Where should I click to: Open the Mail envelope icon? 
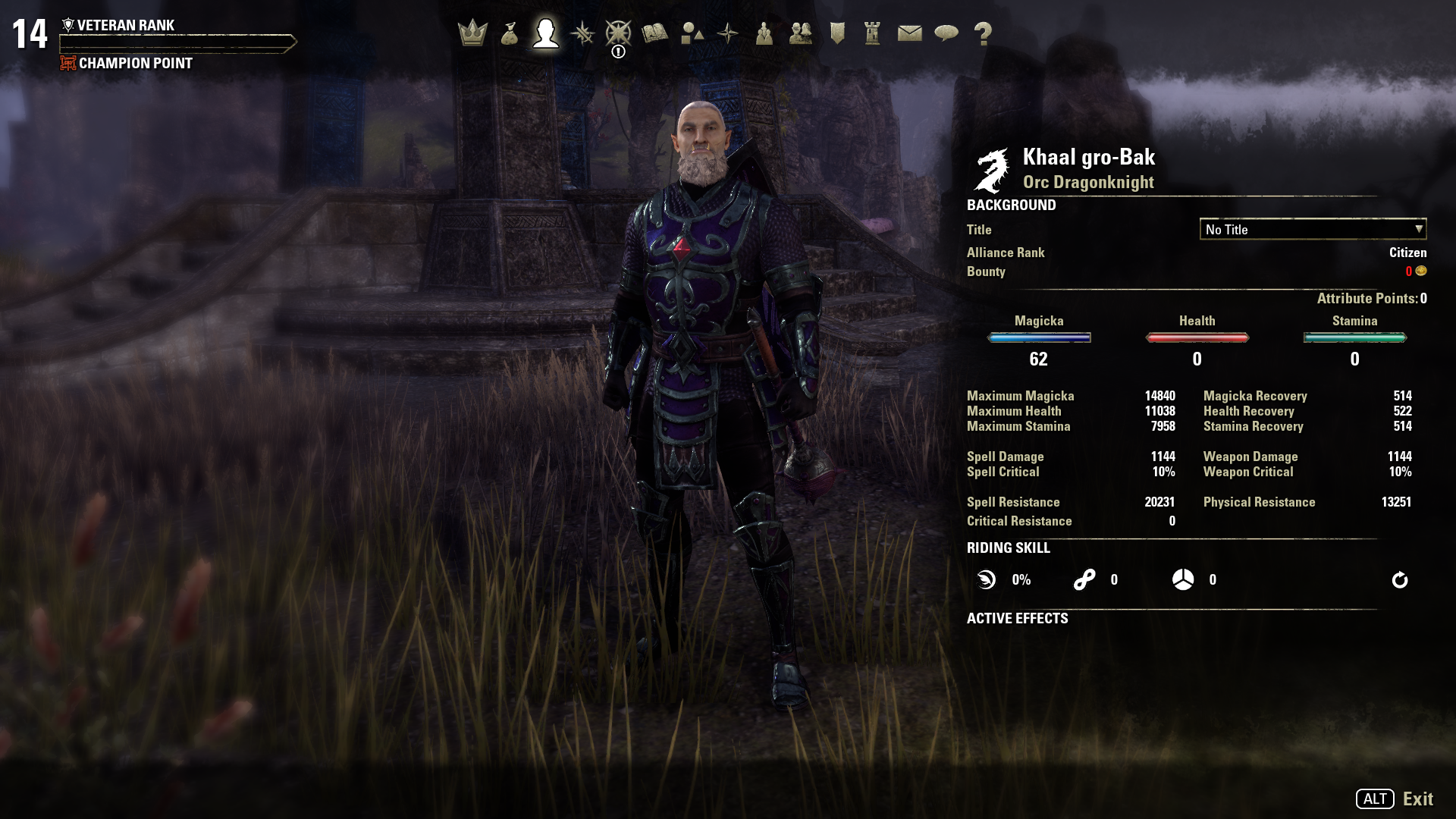coord(909,33)
